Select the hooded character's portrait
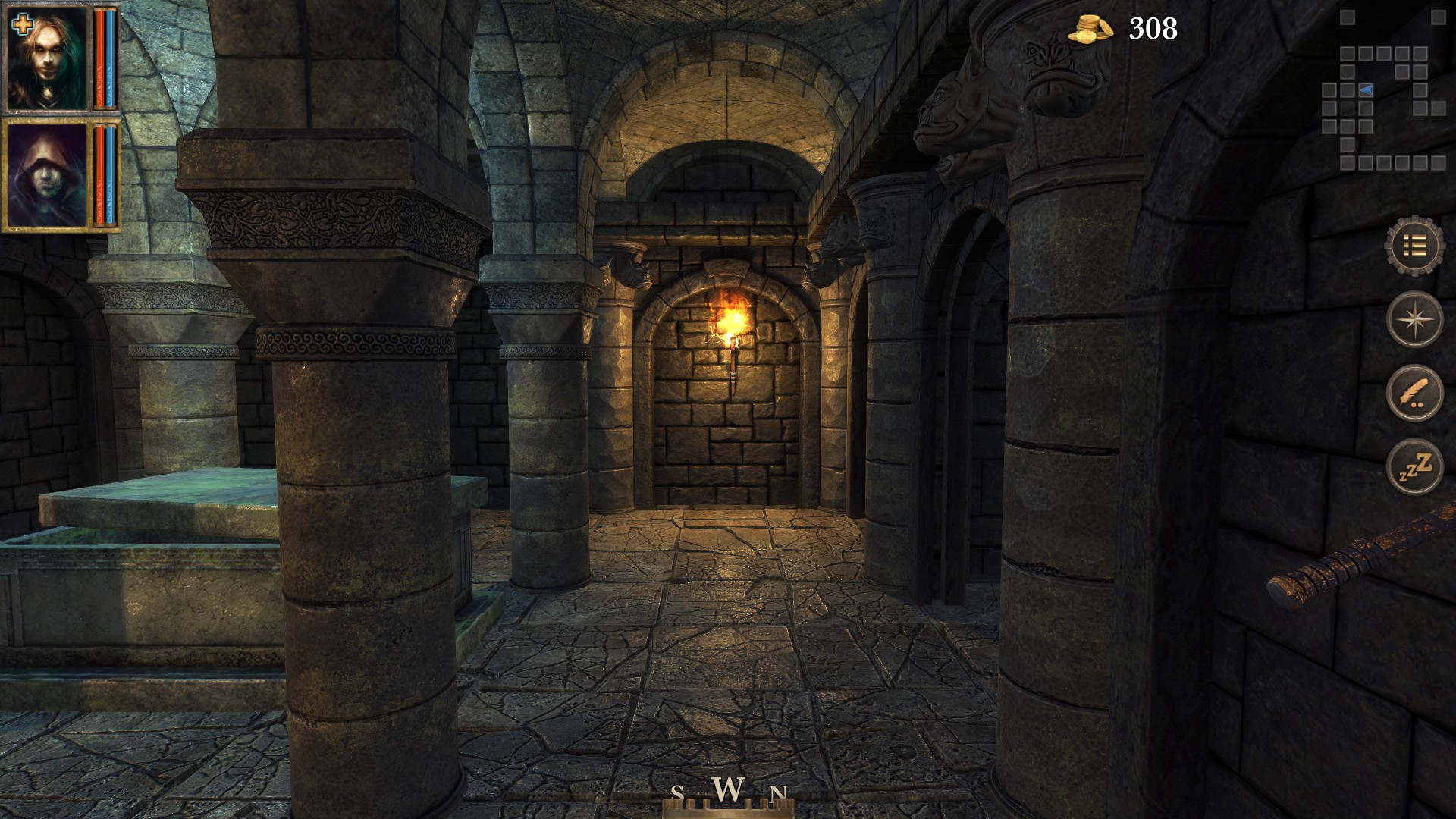This screenshot has height=819, width=1456. 47,174
